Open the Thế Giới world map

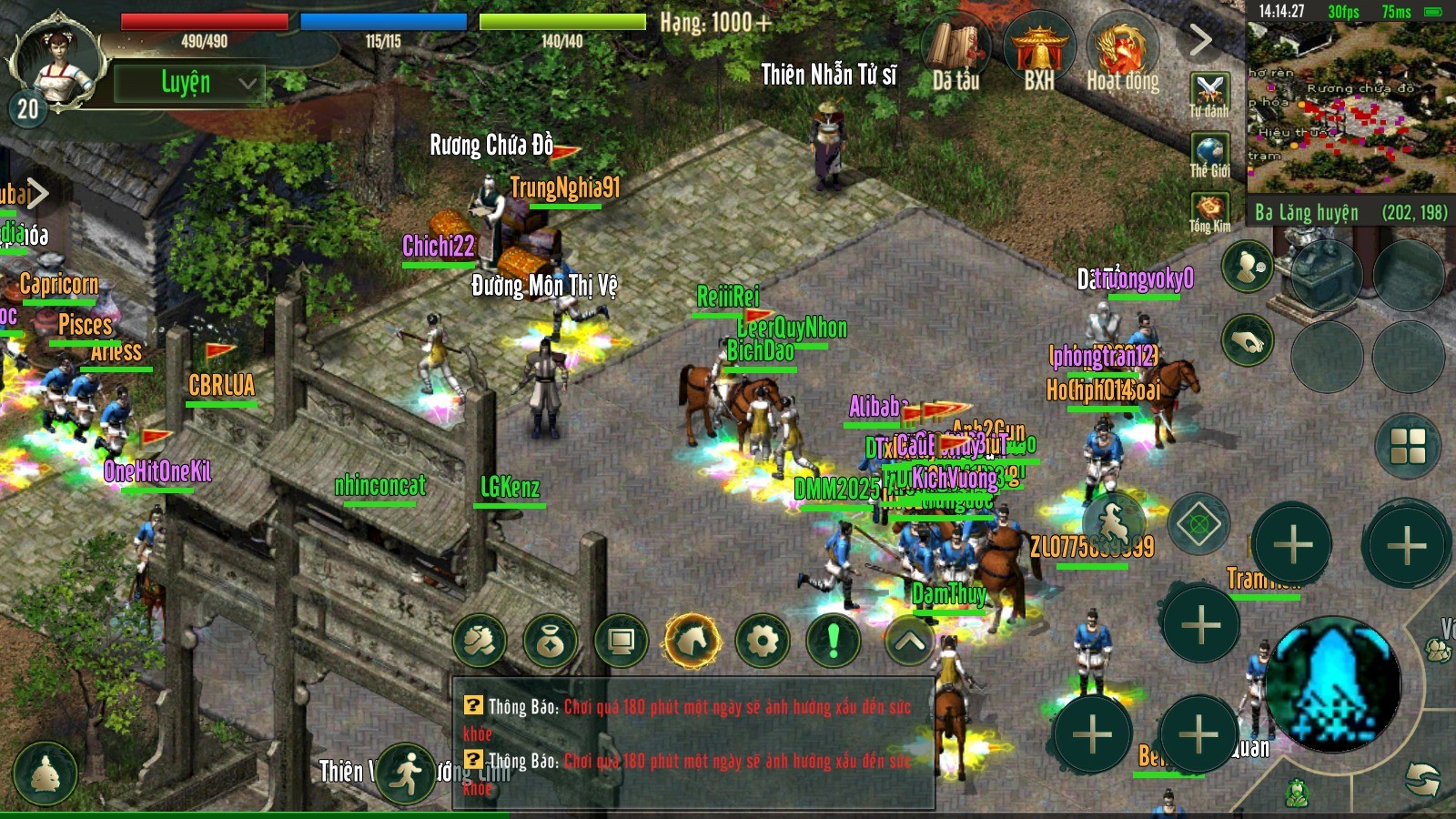pyautogui.click(x=1209, y=154)
